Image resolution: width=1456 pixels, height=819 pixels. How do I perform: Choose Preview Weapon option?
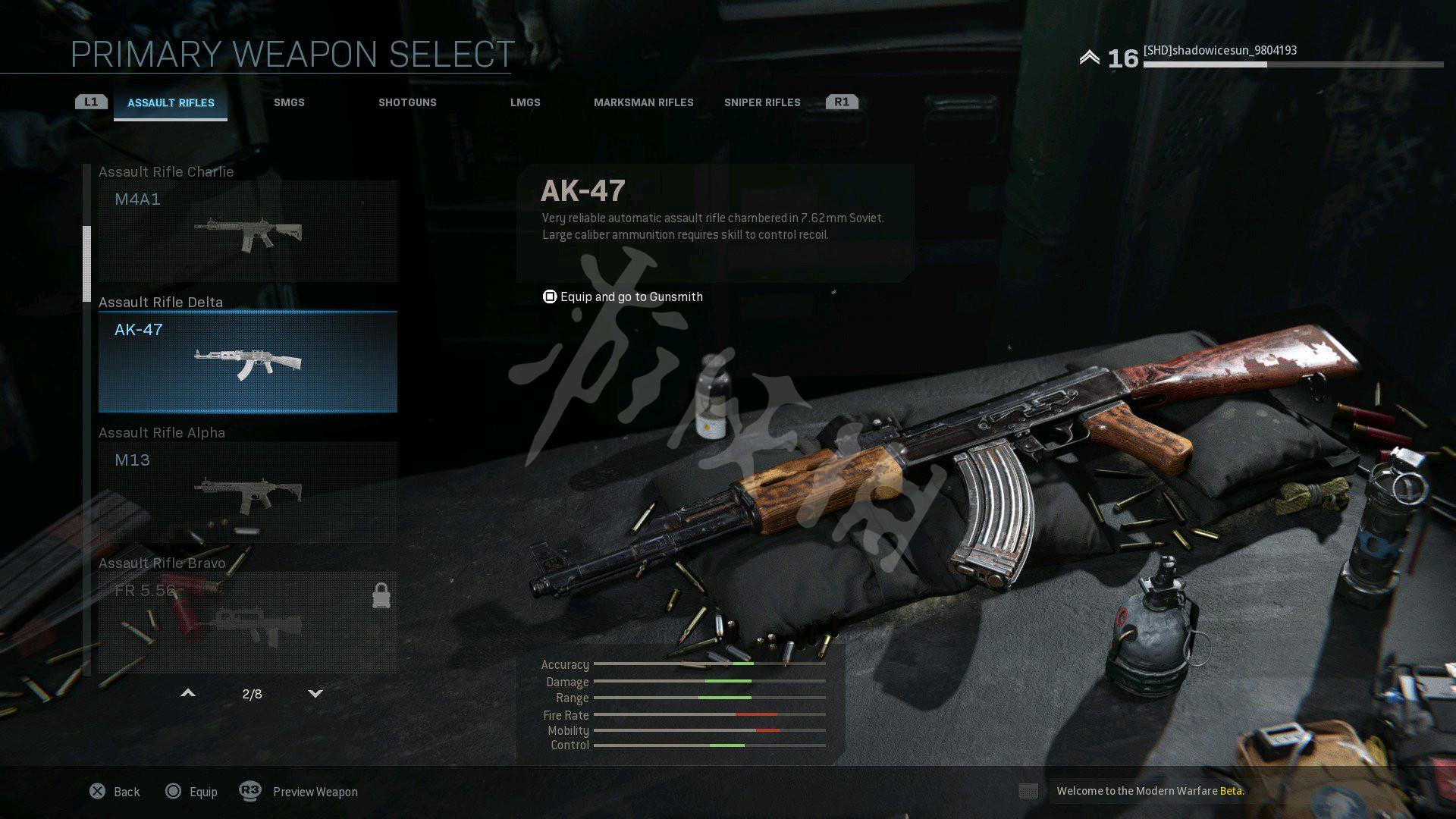tap(299, 792)
